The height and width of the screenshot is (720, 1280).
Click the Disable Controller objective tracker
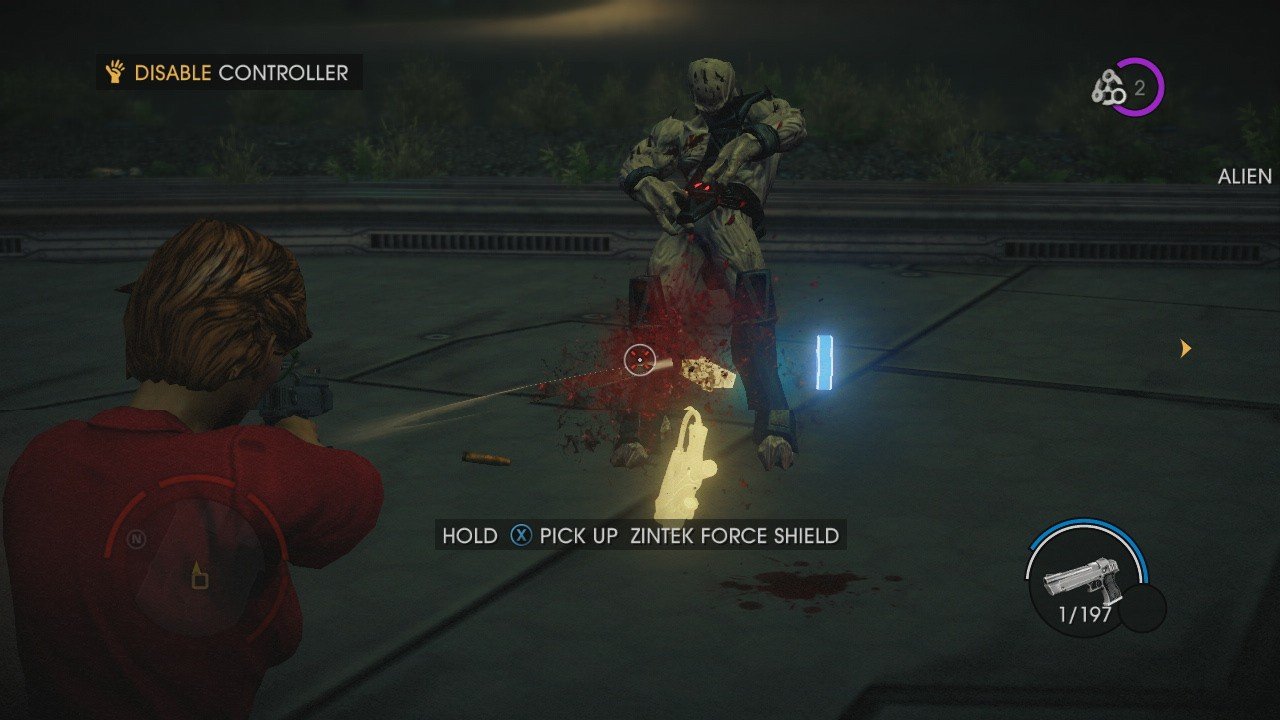coord(229,73)
